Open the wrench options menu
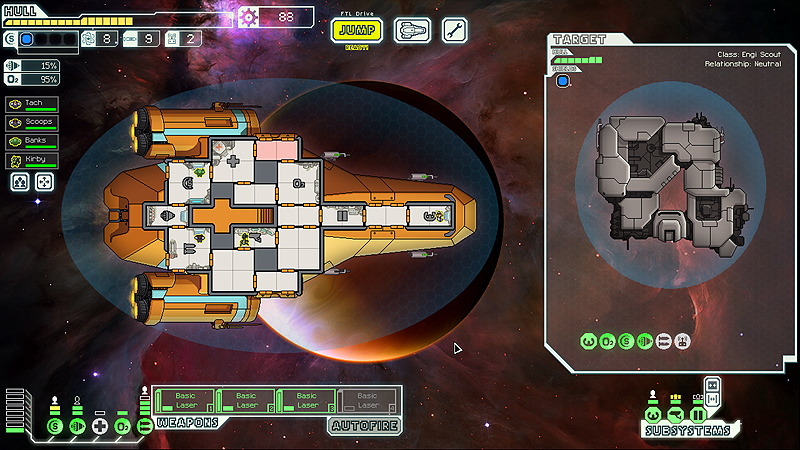Viewport: 800px width, 450px height. pyautogui.click(x=454, y=30)
